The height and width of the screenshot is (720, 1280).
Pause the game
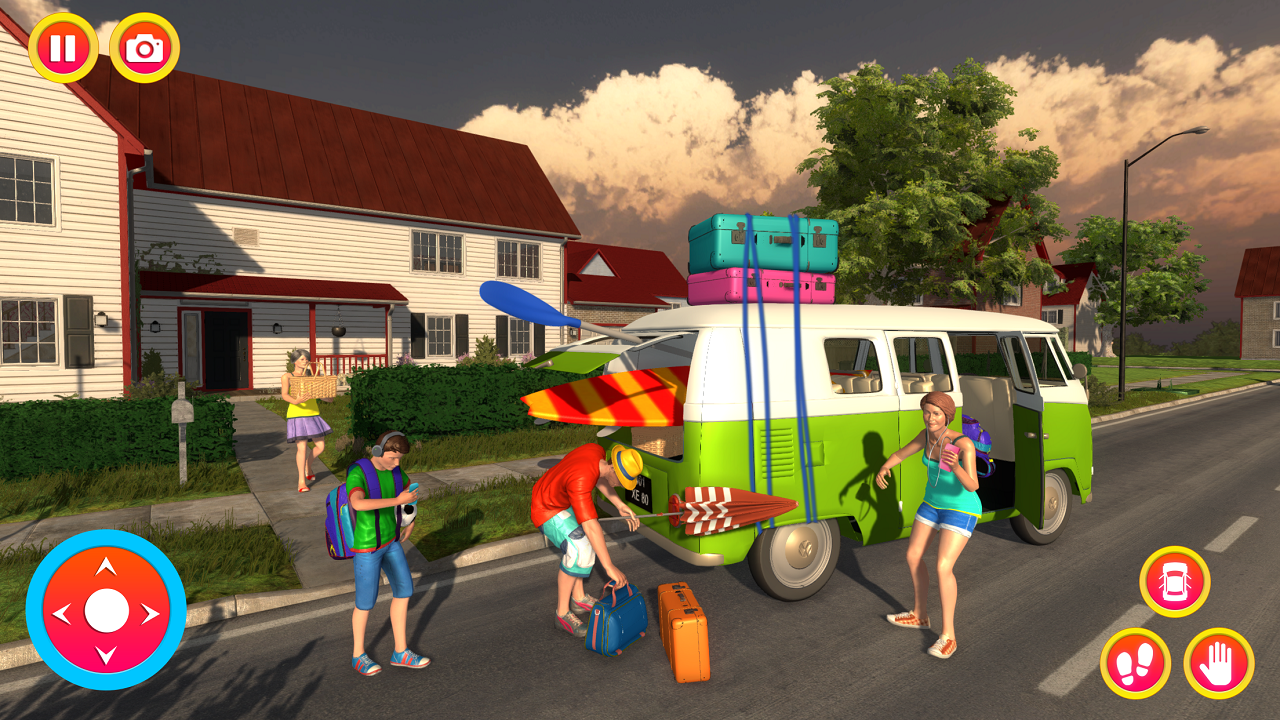pyautogui.click(x=62, y=45)
